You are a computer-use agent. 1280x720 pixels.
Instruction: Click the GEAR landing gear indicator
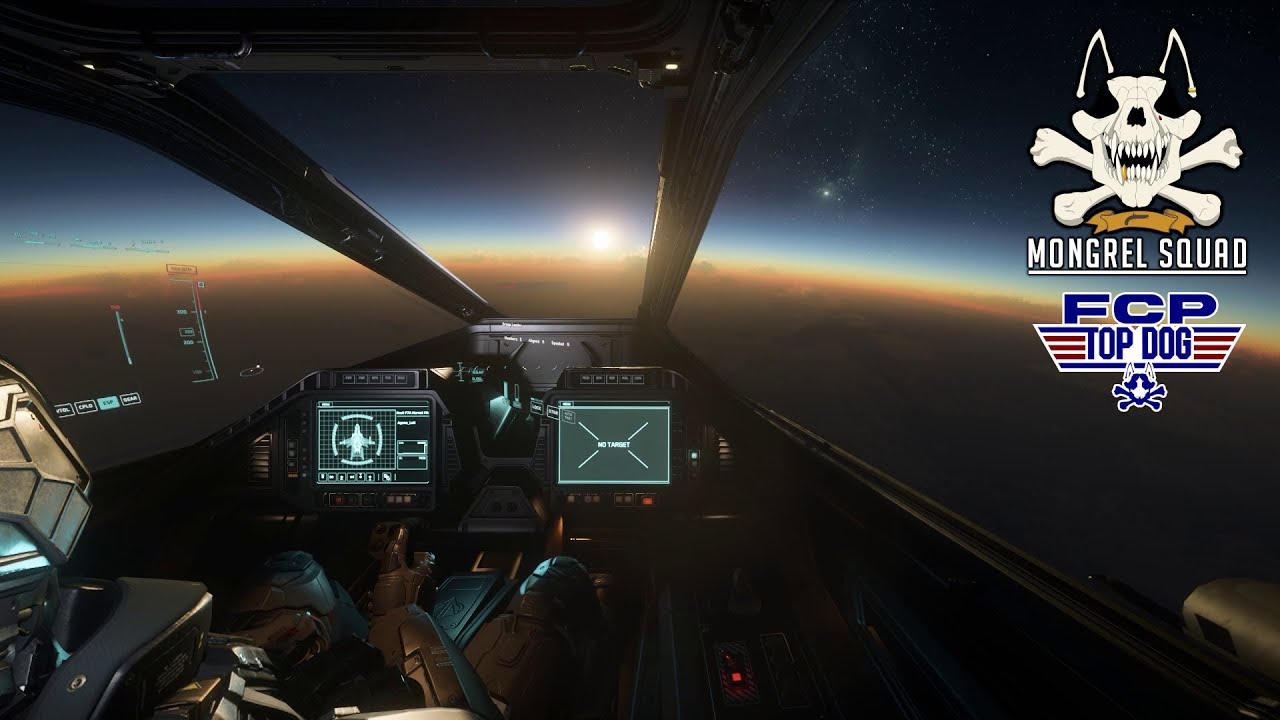pyautogui.click(x=130, y=400)
